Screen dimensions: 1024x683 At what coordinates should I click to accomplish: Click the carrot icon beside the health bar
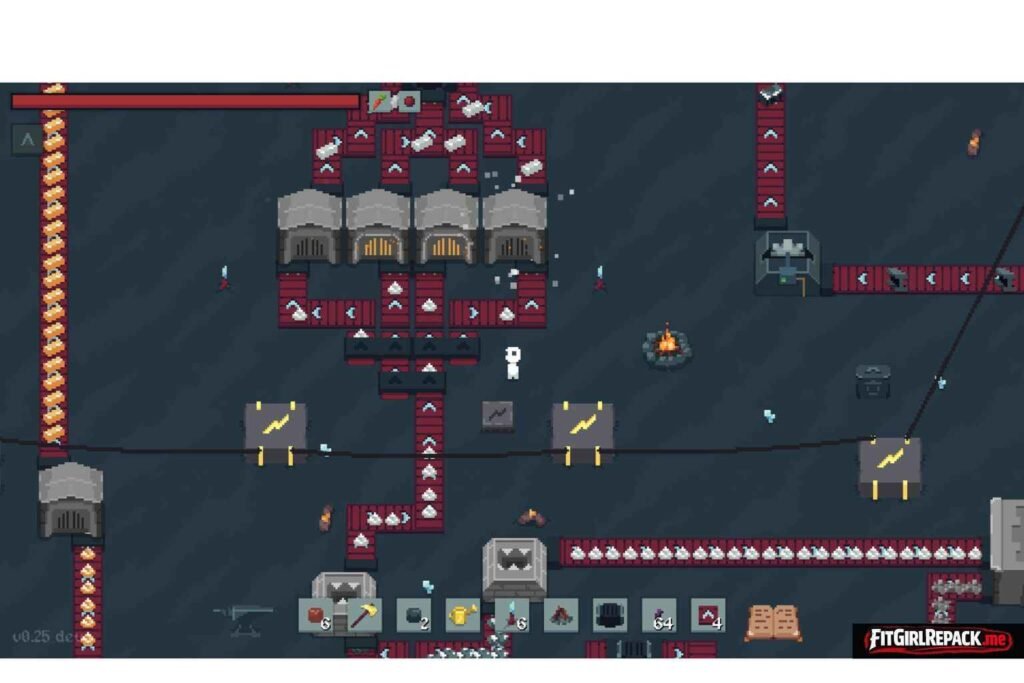(x=380, y=101)
